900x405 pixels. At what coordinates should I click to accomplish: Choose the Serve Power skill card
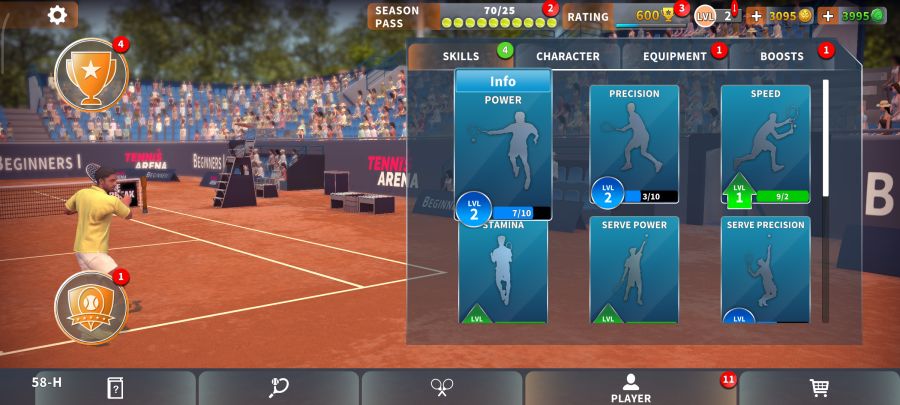(634, 270)
